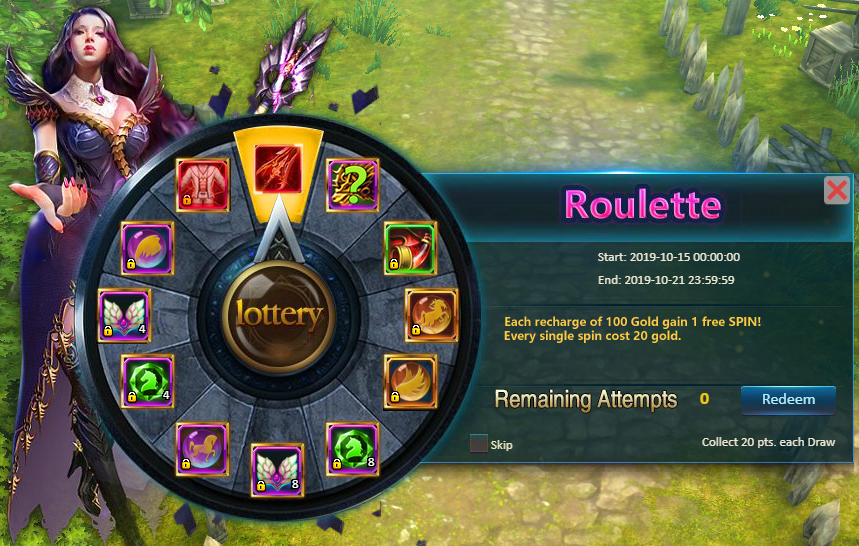Toggle the Skip checkbox
The width and height of the screenshot is (859, 546).
(x=479, y=443)
